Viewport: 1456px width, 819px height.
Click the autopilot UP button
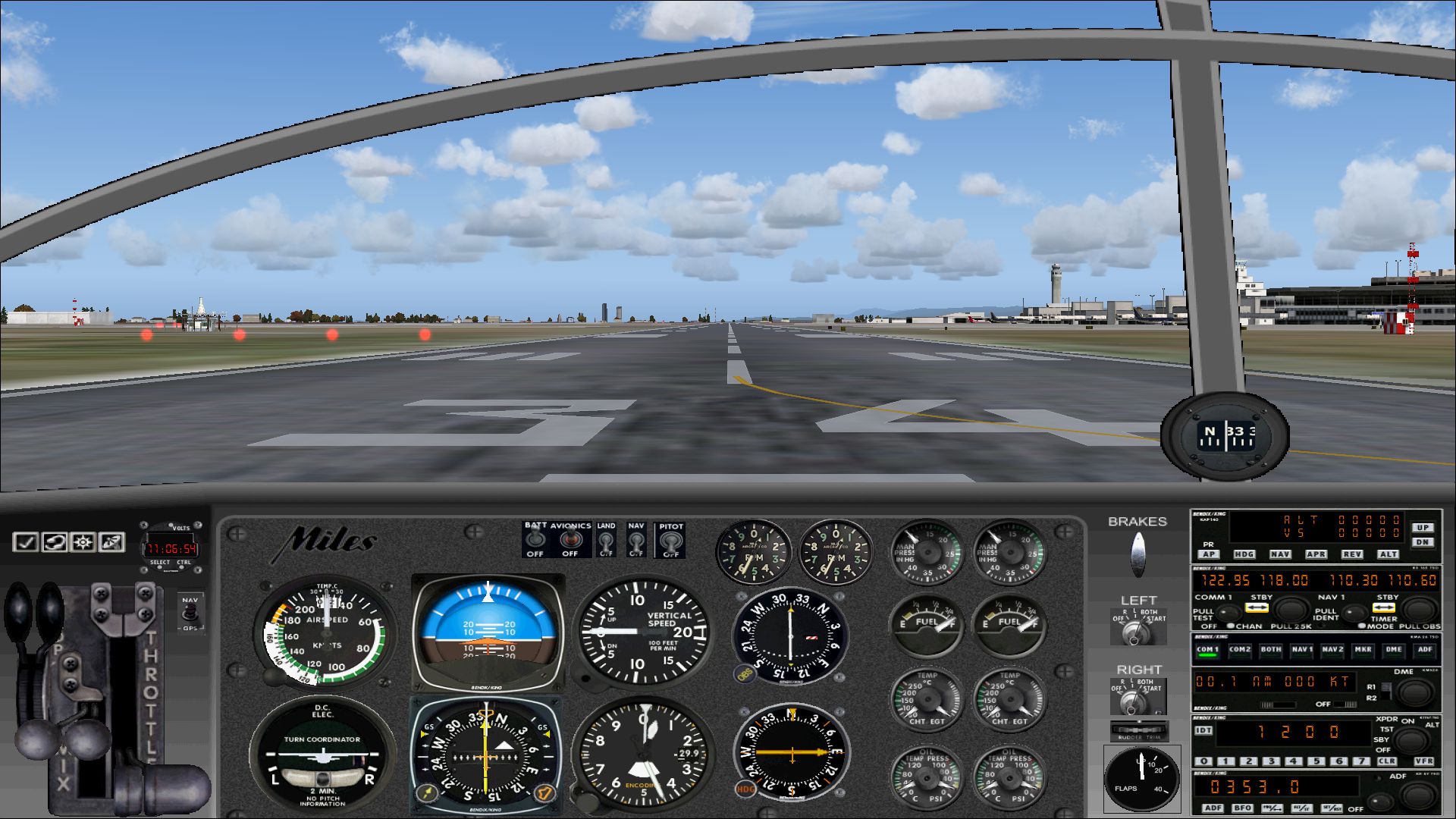point(1422,528)
